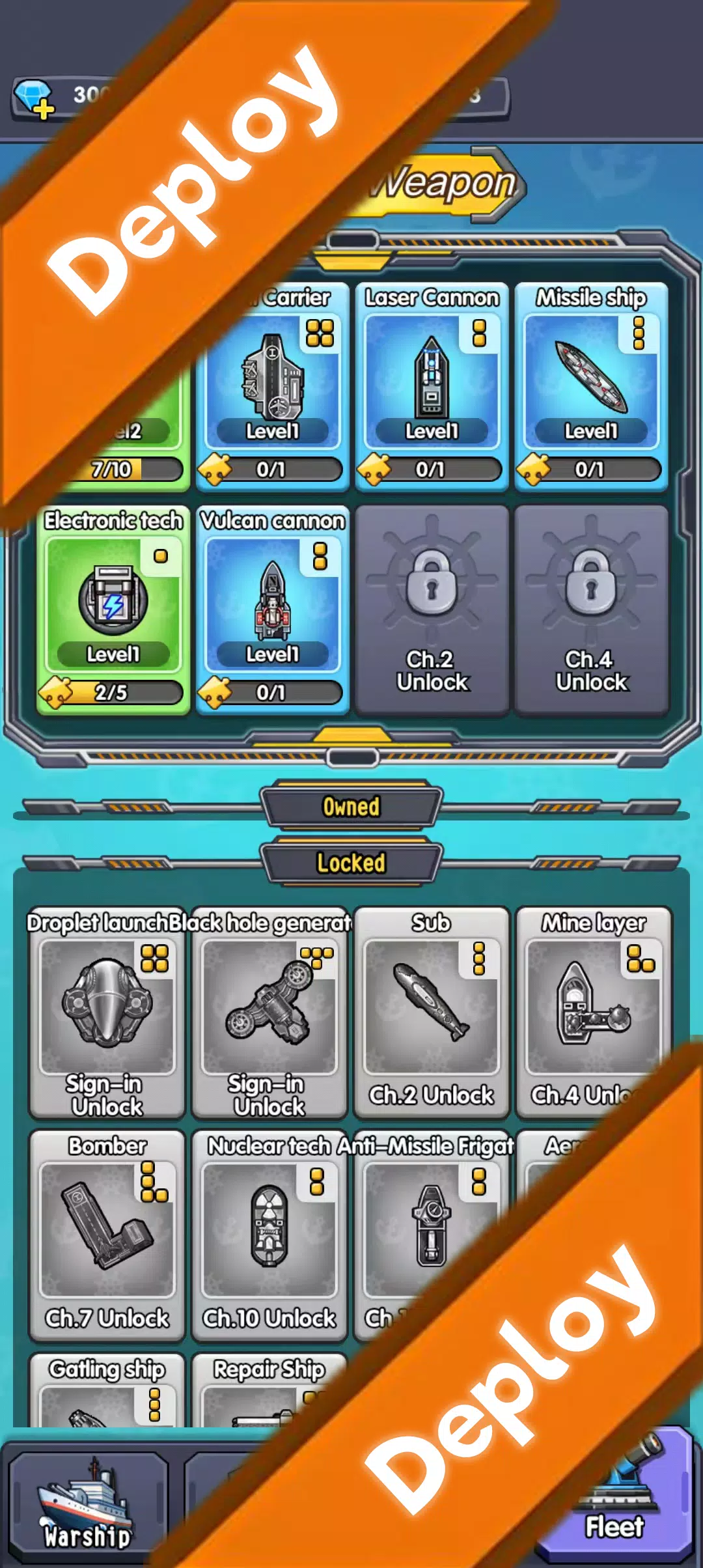Select the Vulcan cannon ship card
The height and width of the screenshot is (1568, 703).
coord(273,609)
